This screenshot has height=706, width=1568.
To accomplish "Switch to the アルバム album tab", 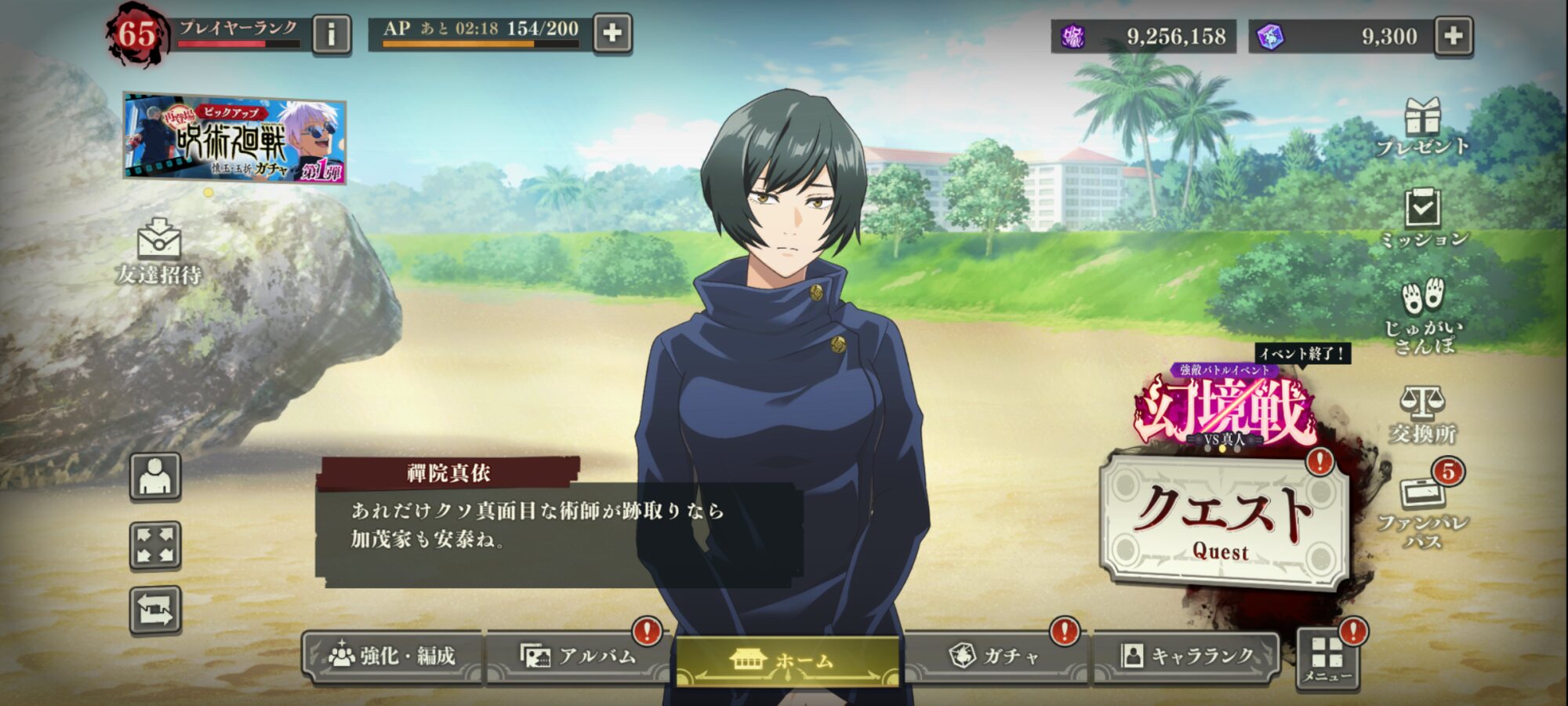I will click(x=579, y=656).
